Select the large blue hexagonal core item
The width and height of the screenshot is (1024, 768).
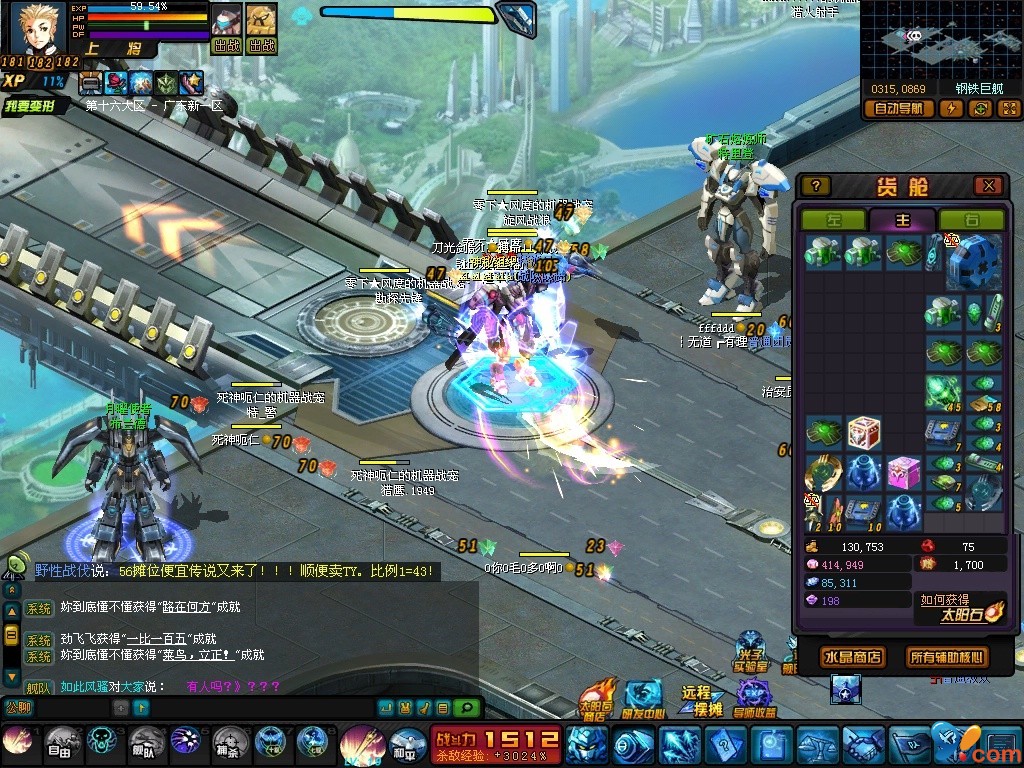[x=973, y=260]
